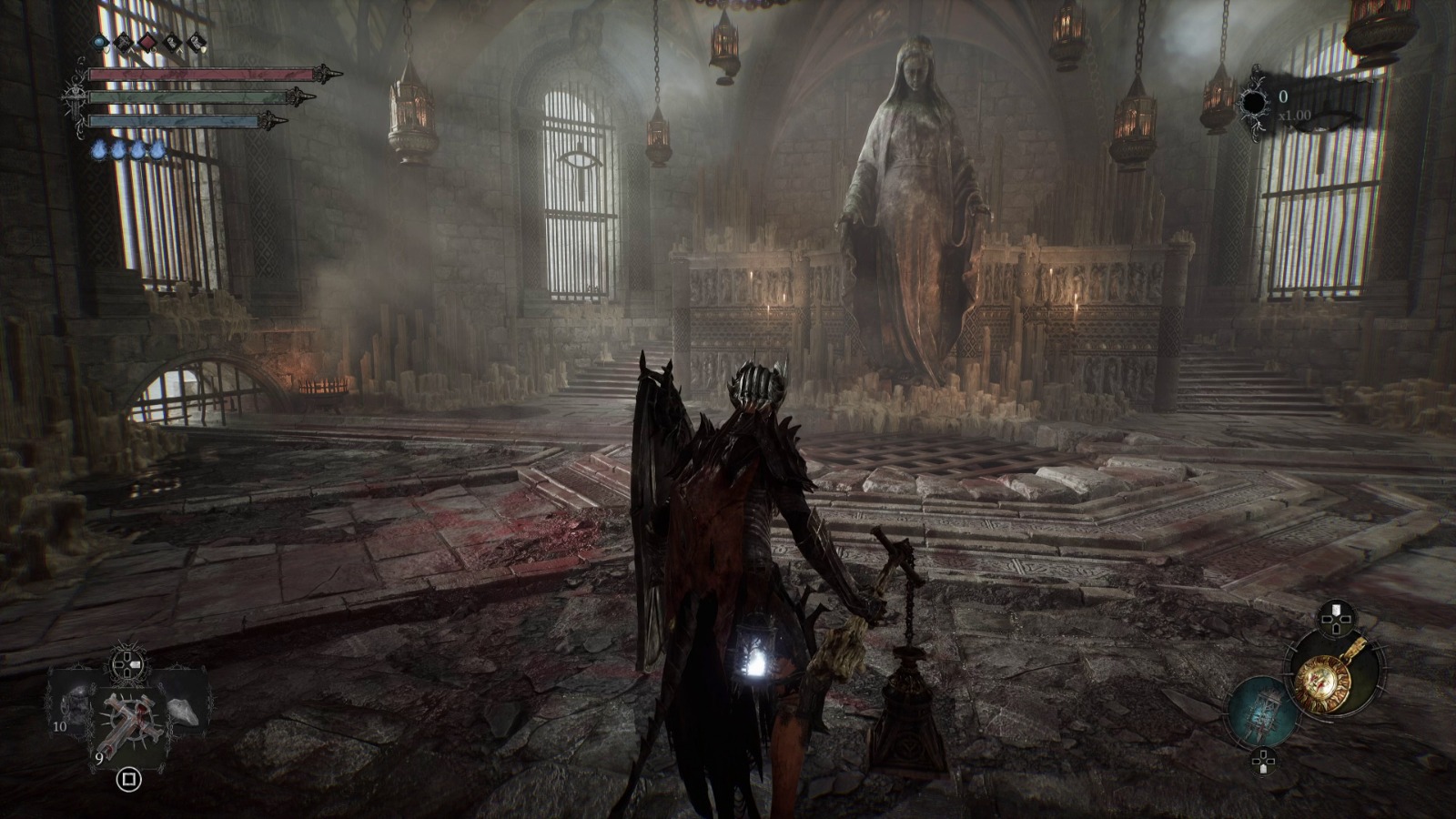The width and height of the screenshot is (1456, 819).
Task: Click the blue mana bar
Action: (x=175, y=120)
